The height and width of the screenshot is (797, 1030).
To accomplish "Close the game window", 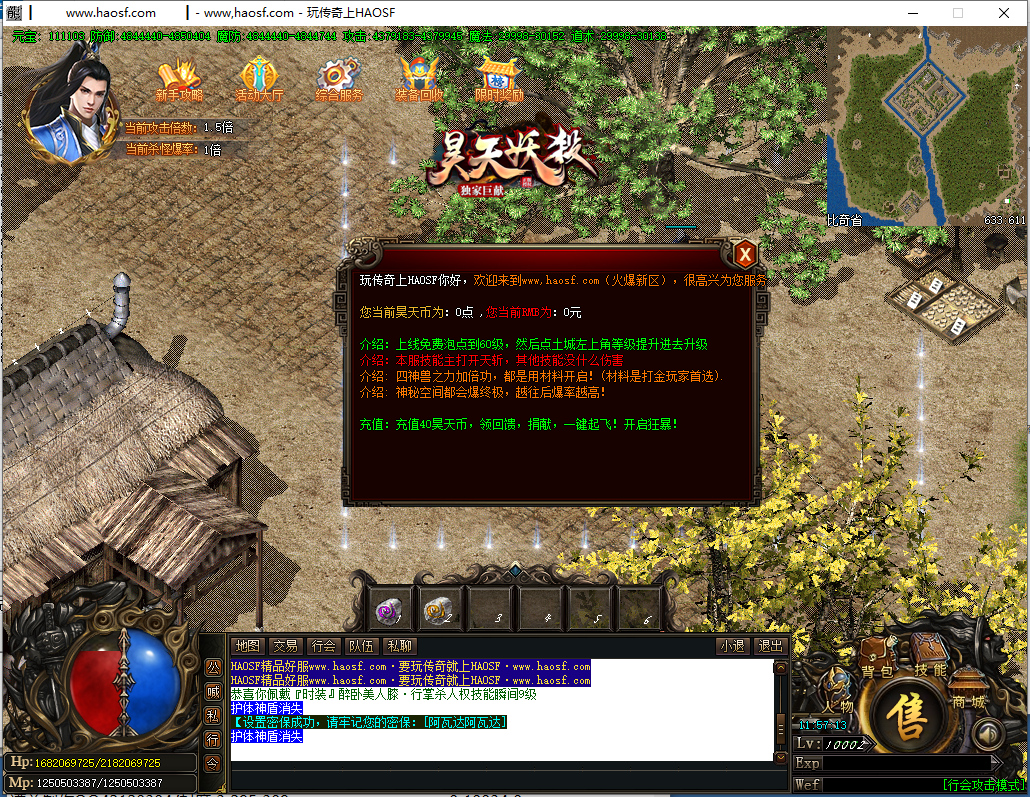I will 1003,13.
